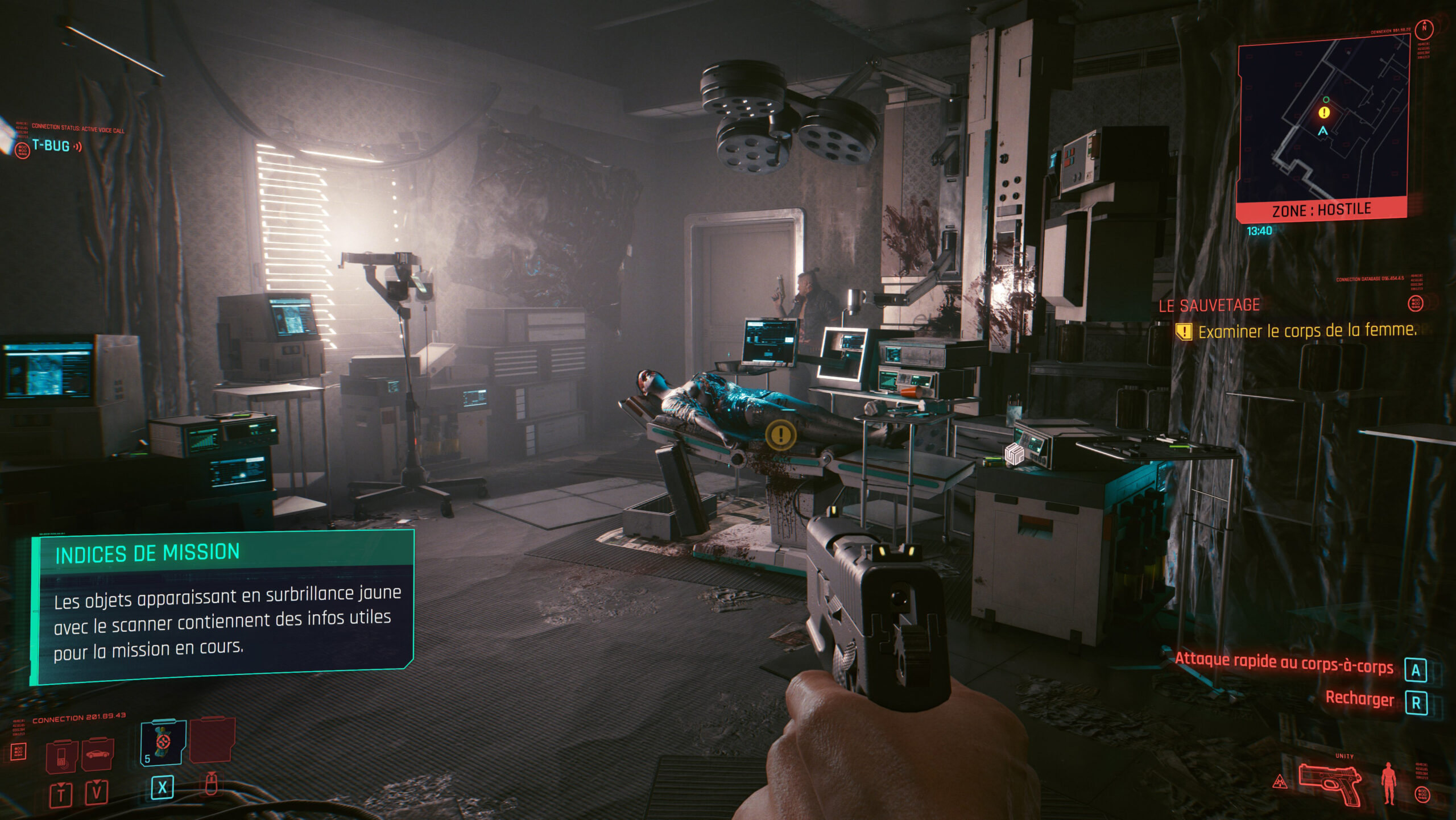Click the T-BUG active voice call indicator

51,146
